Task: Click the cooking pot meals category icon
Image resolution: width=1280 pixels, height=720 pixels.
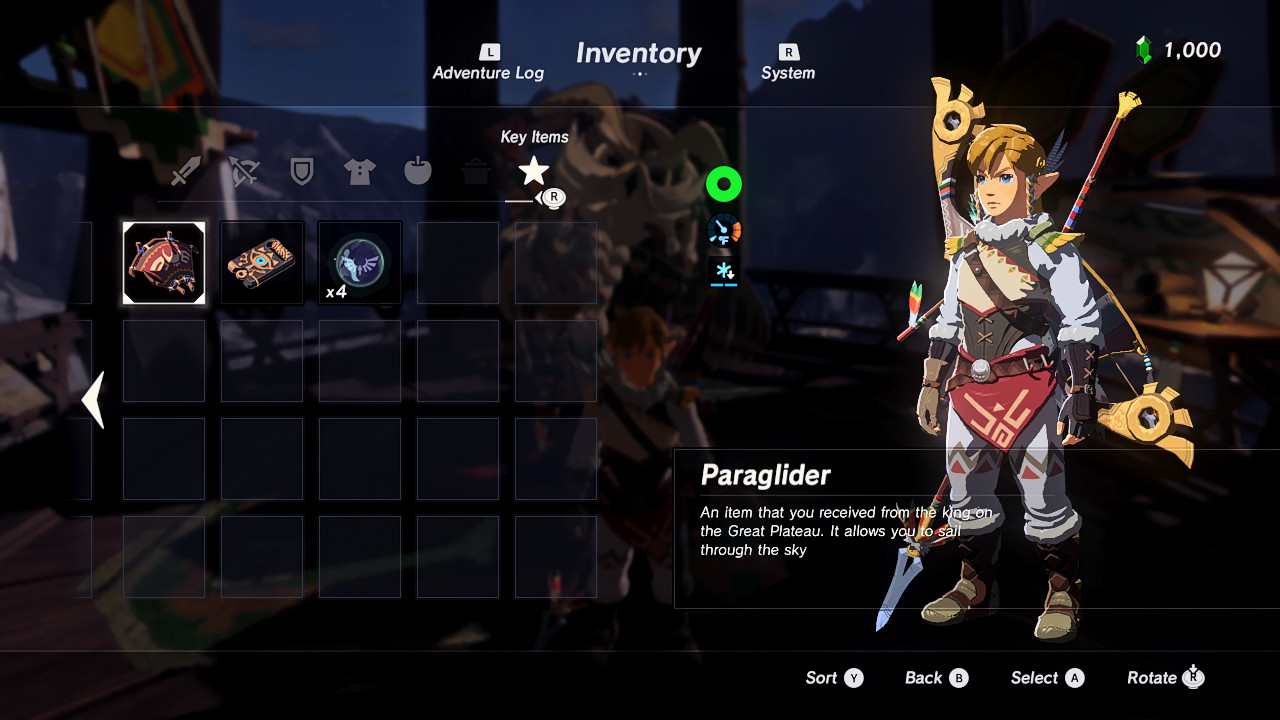Action: coord(475,170)
